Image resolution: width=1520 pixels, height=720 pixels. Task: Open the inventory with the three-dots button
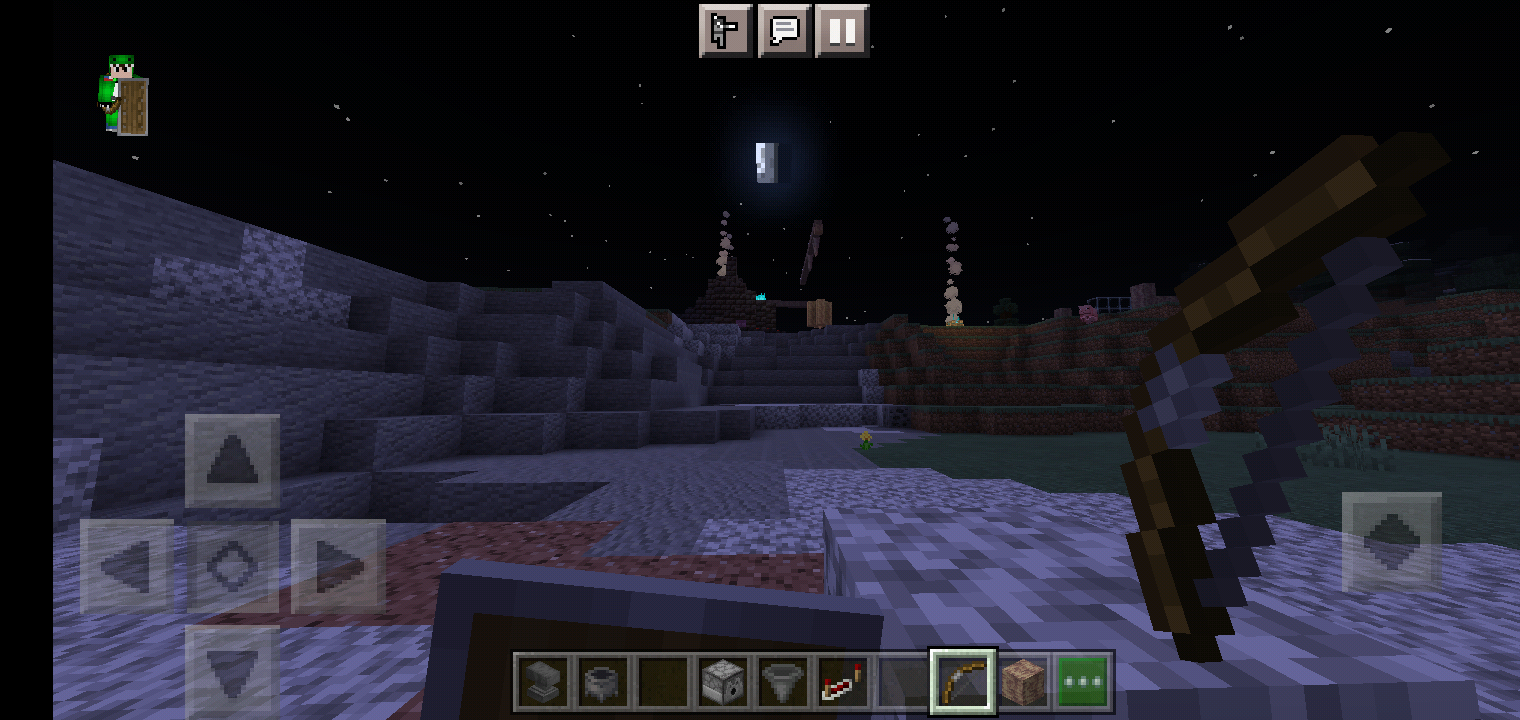1083,683
